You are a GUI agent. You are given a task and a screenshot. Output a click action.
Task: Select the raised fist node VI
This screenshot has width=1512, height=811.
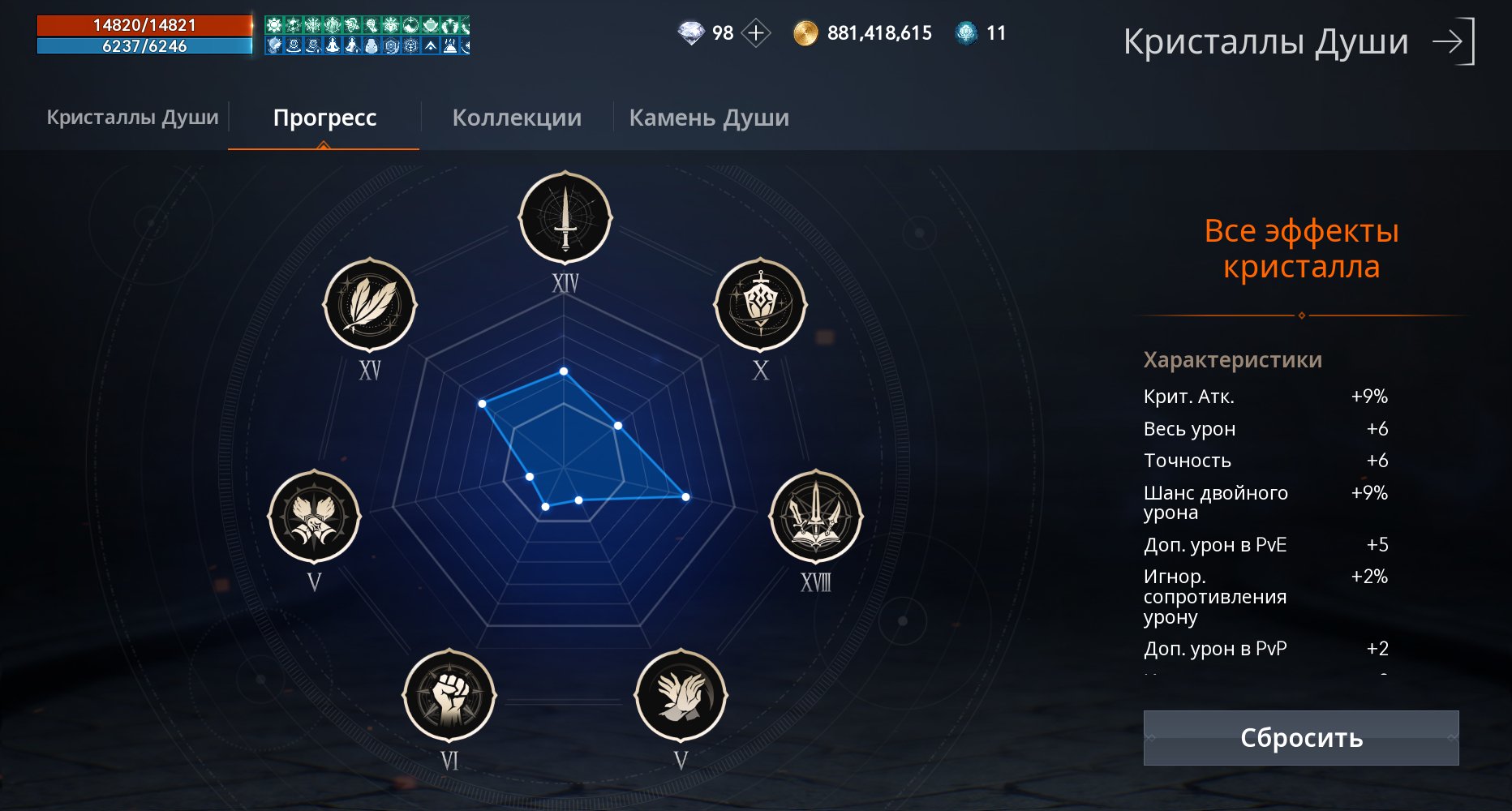point(449,695)
